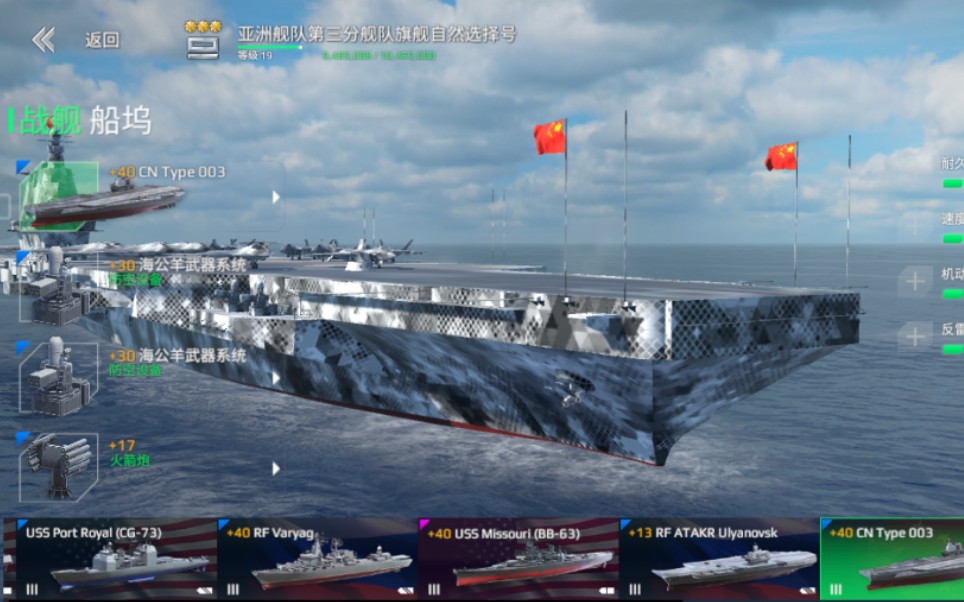Select CN Type 003 card in bottom bar
The height and width of the screenshot is (602, 964).
pyautogui.click(x=893, y=558)
